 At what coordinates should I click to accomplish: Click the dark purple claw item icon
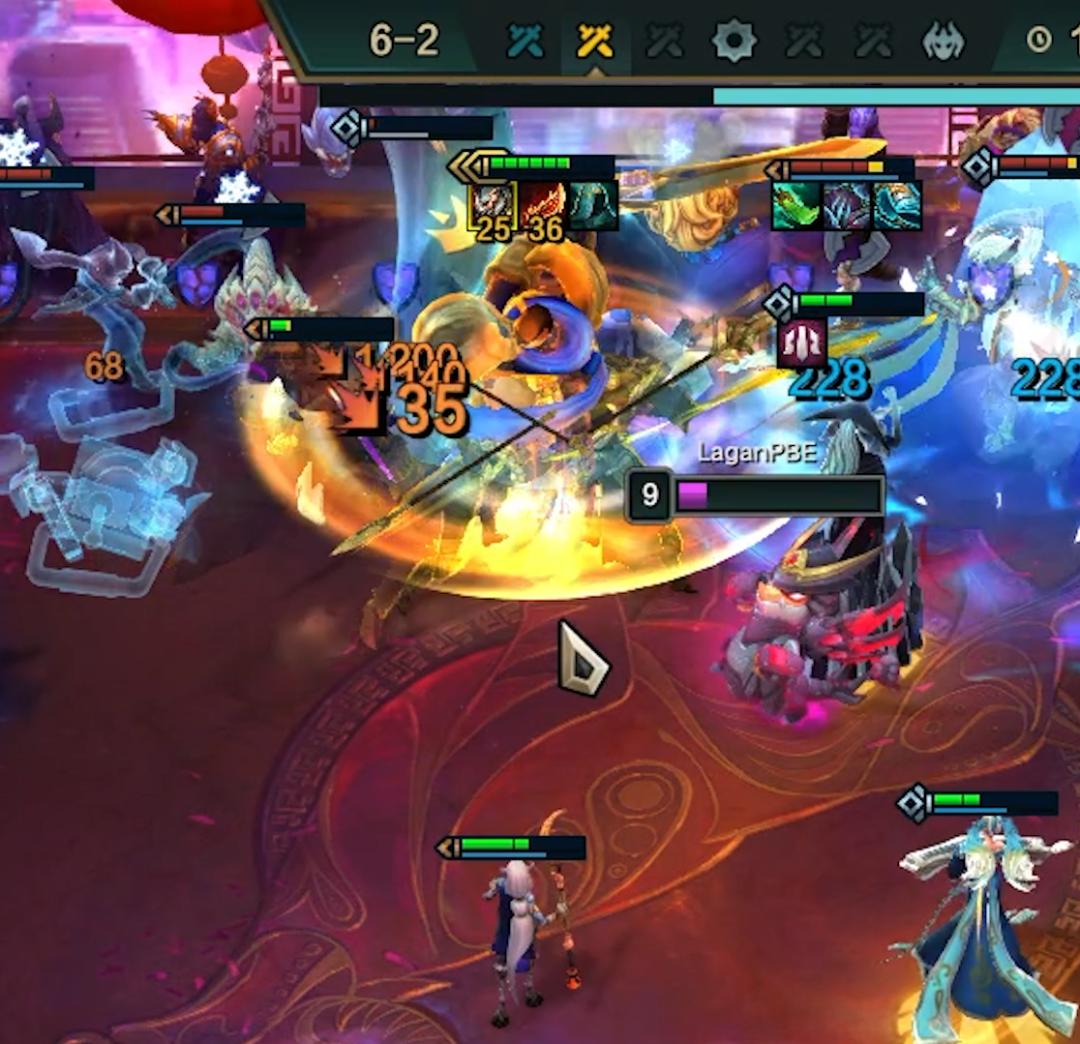[x=847, y=206]
